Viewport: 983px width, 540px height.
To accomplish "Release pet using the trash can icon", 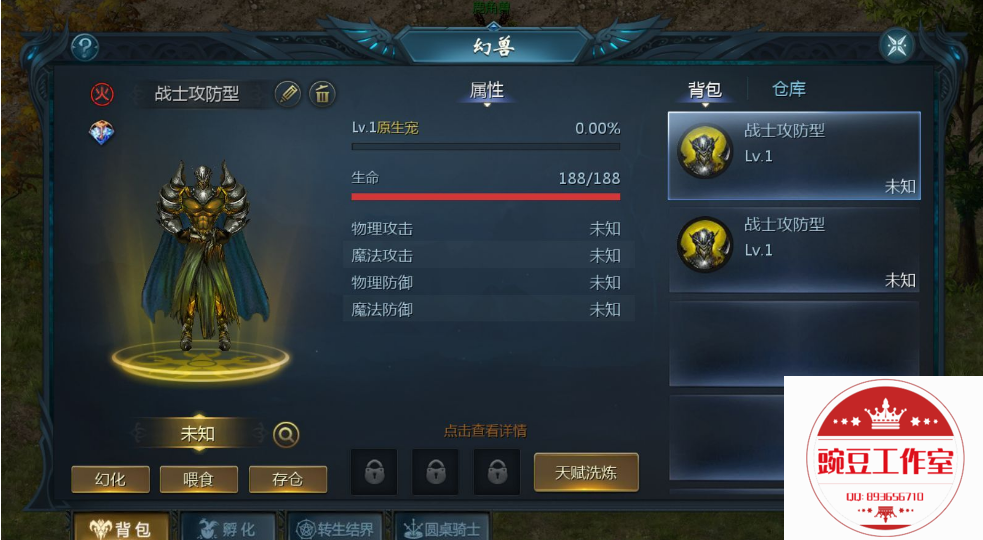I will point(322,94).
